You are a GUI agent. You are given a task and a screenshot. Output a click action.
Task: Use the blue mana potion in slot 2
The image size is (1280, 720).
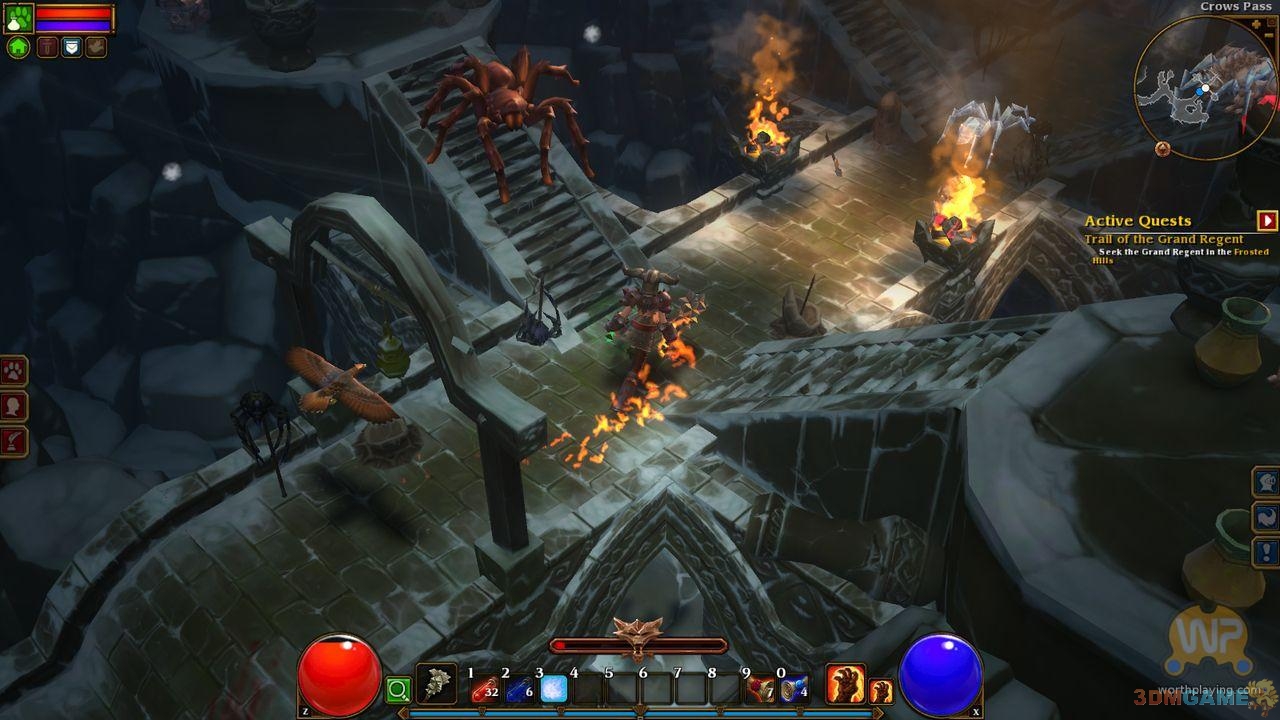pyautogui.click(x=520, y=687)
